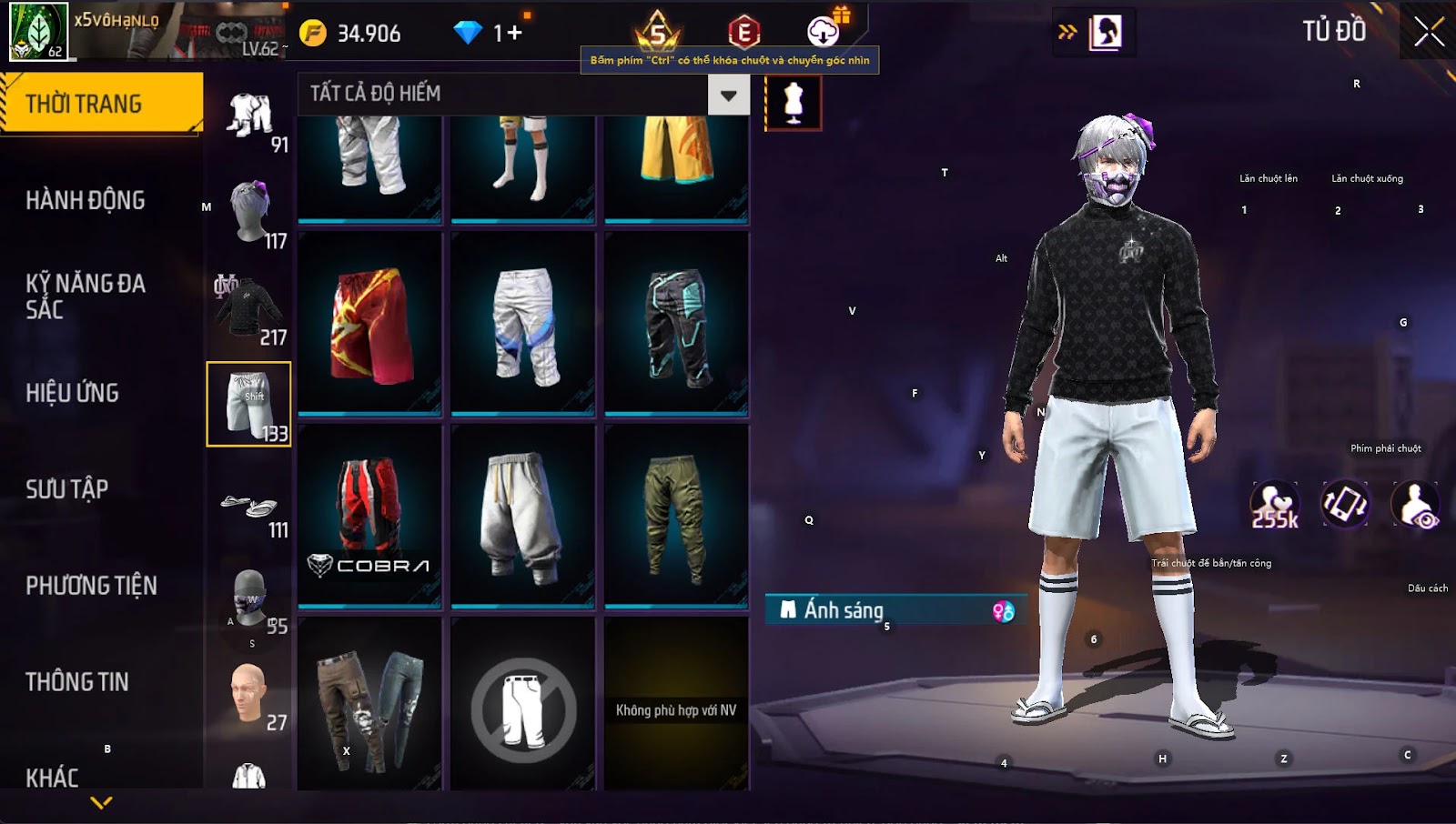Go to the SƯU TẬP tab

click(67, 489)
